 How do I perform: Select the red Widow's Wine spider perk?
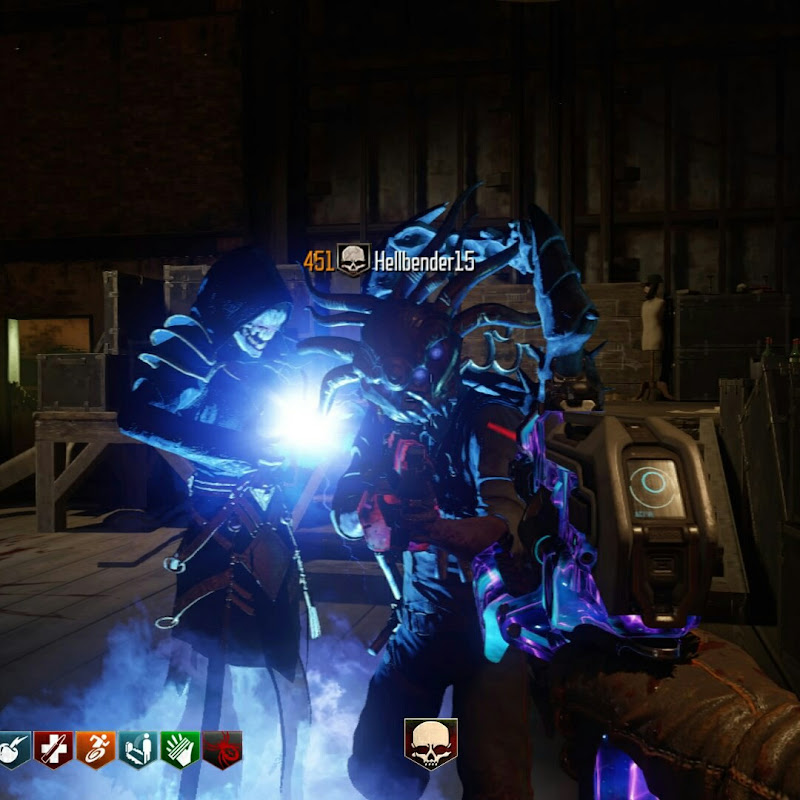point(222,748)
